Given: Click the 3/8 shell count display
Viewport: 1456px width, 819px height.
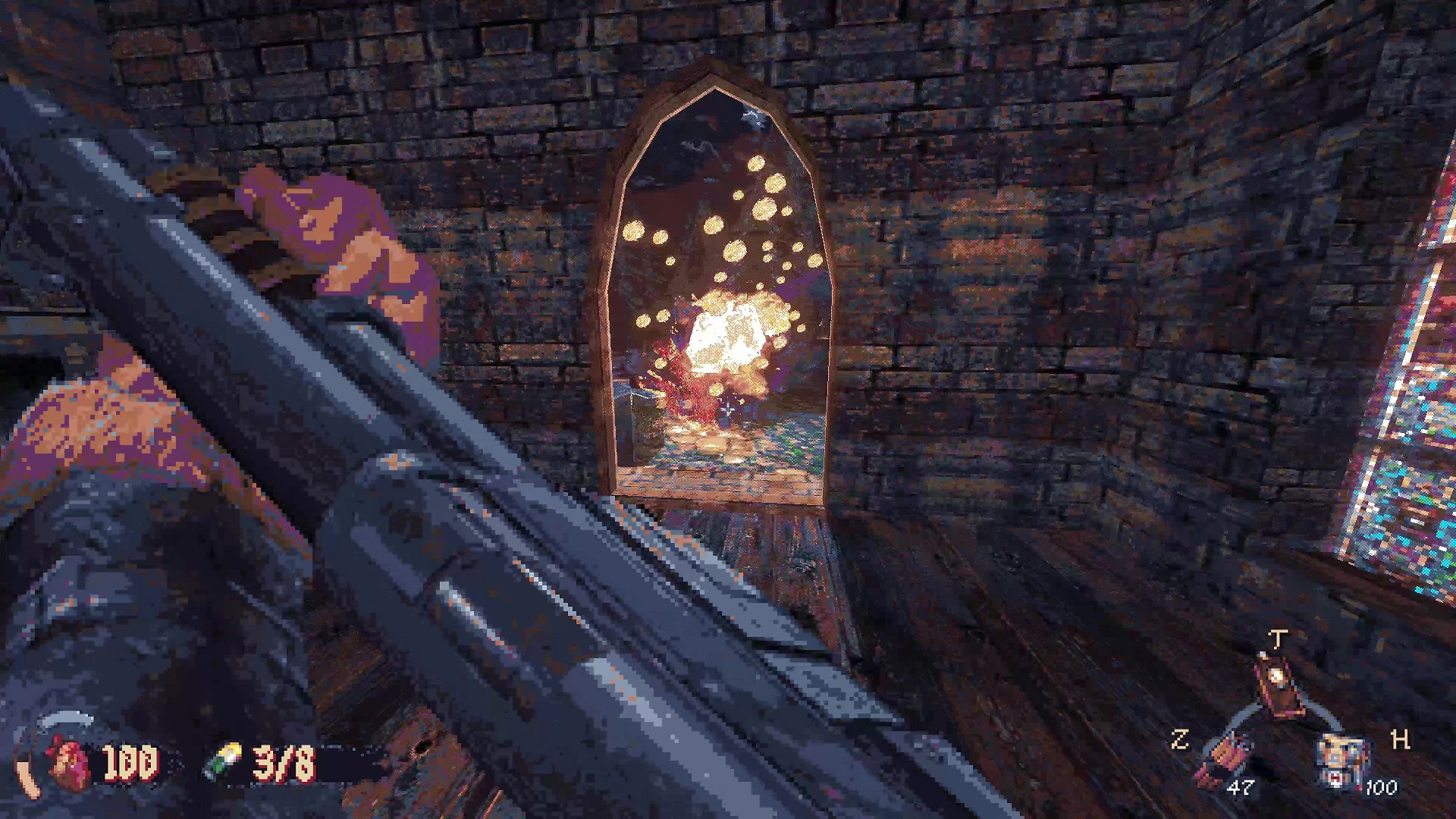Looking at the screenshot, I should (282, 762).
